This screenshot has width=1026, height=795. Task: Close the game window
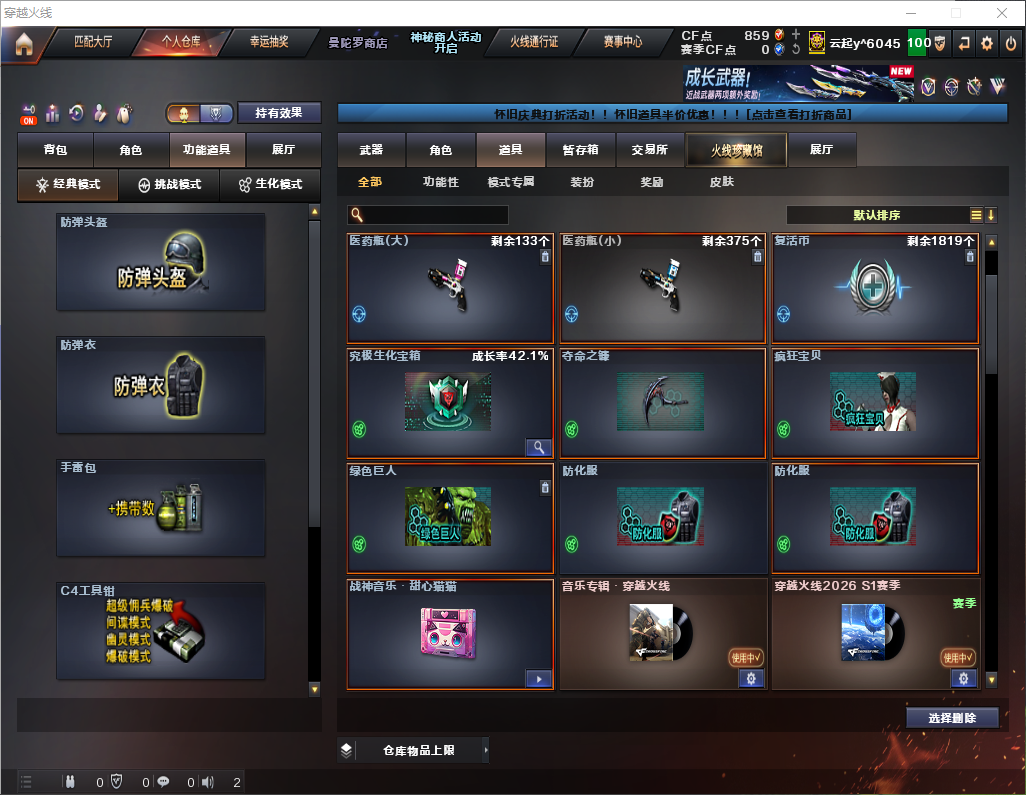[1002, 13]
